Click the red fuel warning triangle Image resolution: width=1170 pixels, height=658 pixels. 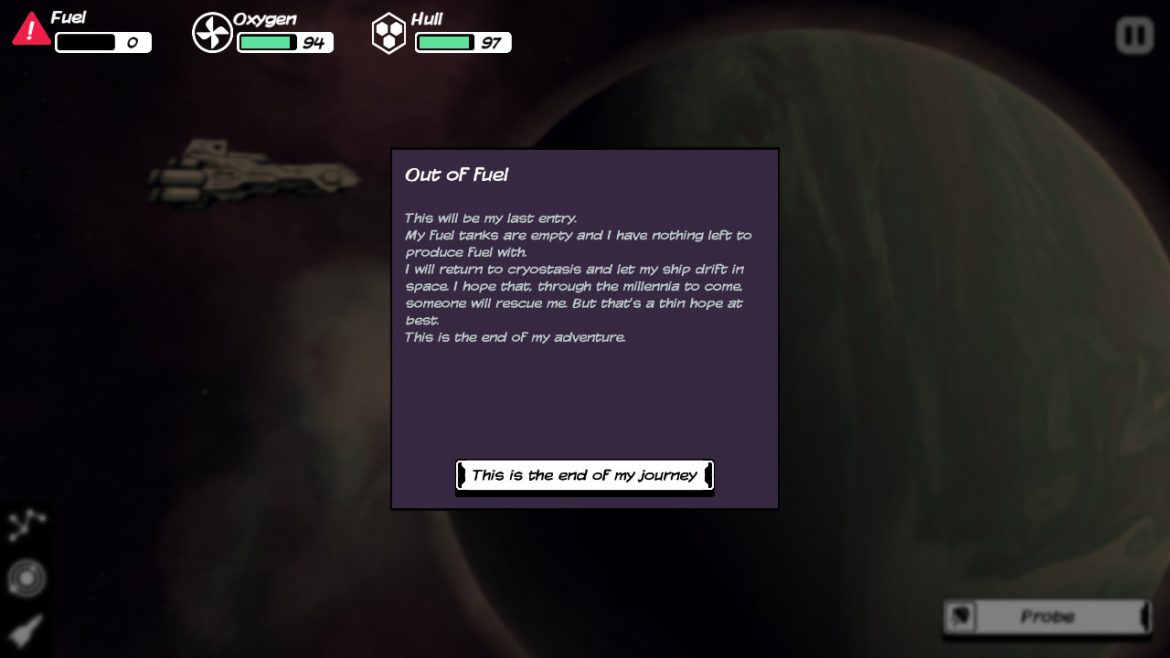click(31, 30)
